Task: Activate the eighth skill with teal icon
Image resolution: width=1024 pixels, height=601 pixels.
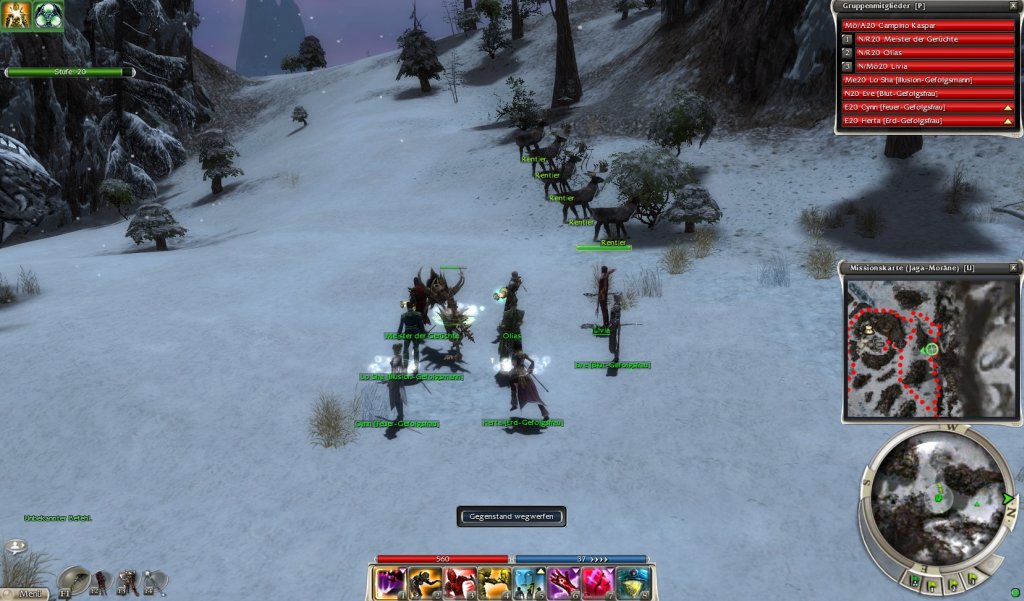Action: coord(632,582)
